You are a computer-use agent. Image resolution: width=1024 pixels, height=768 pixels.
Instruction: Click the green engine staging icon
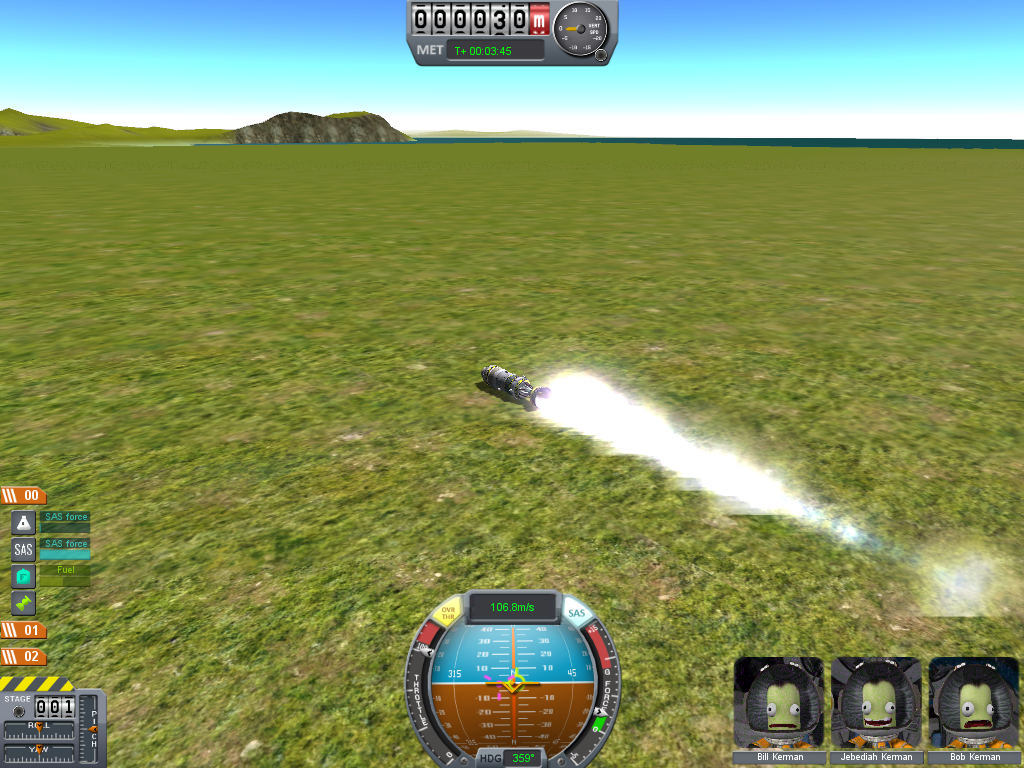pyautogui.click(x=23, y=603)
